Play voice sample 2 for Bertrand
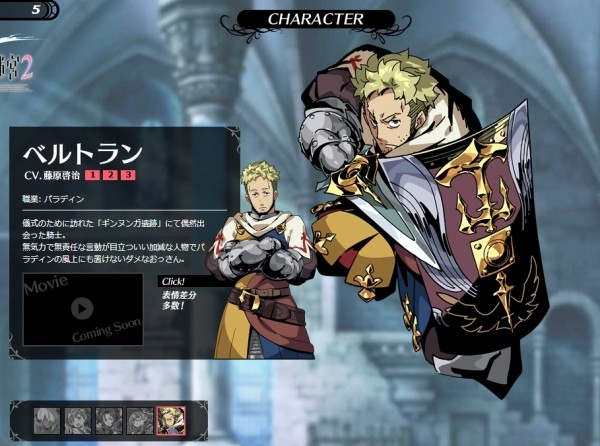This screenshot has height=446, width=600. tap(110, 175)
